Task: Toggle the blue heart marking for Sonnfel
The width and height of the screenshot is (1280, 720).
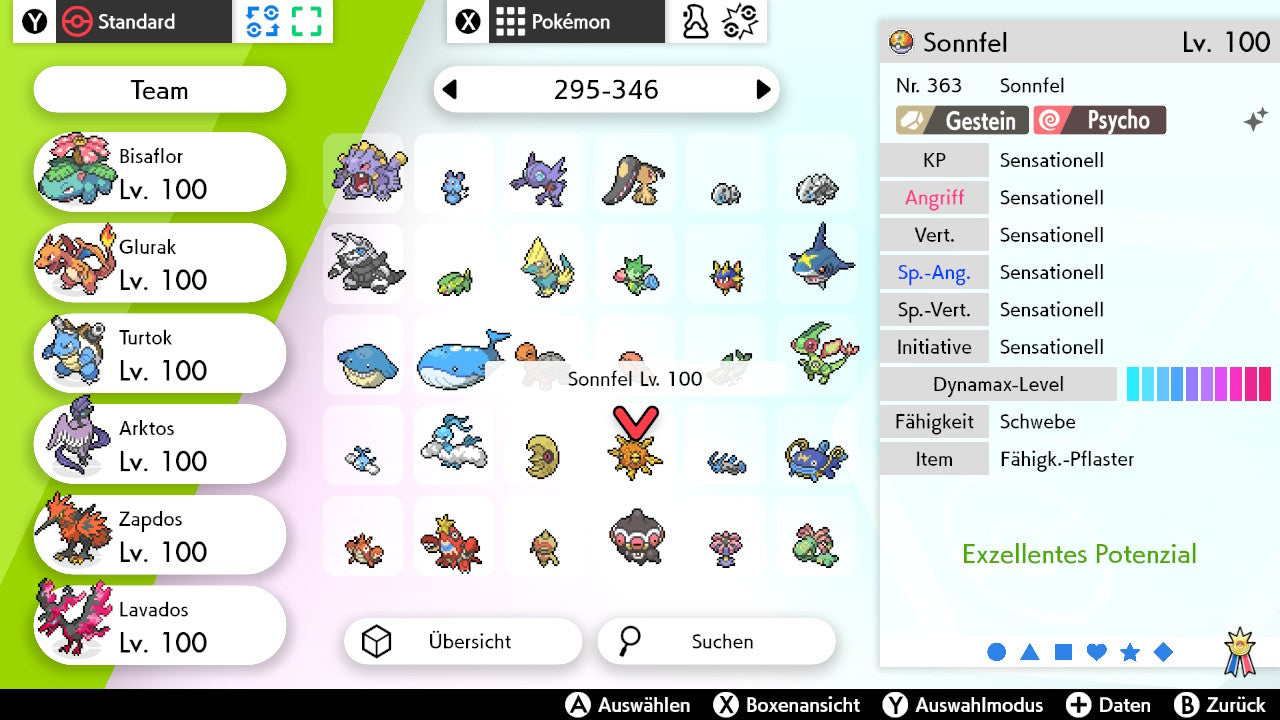Action: coord(1096,651)
